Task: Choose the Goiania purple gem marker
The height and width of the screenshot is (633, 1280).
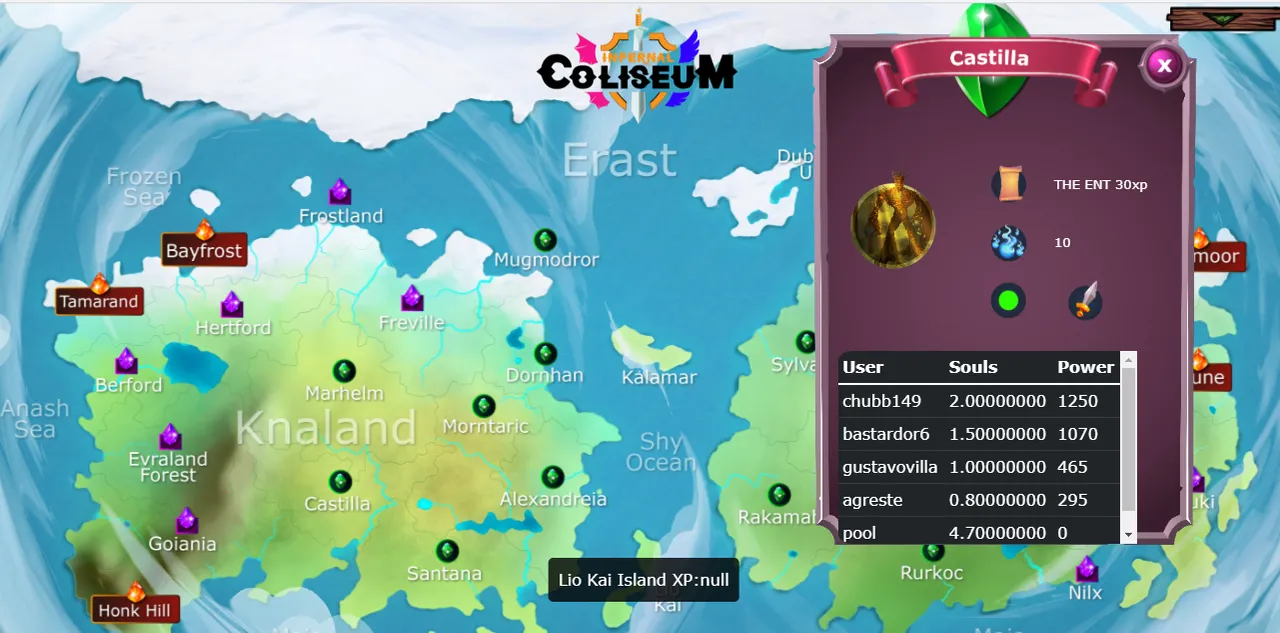Action: pos(187,521)
